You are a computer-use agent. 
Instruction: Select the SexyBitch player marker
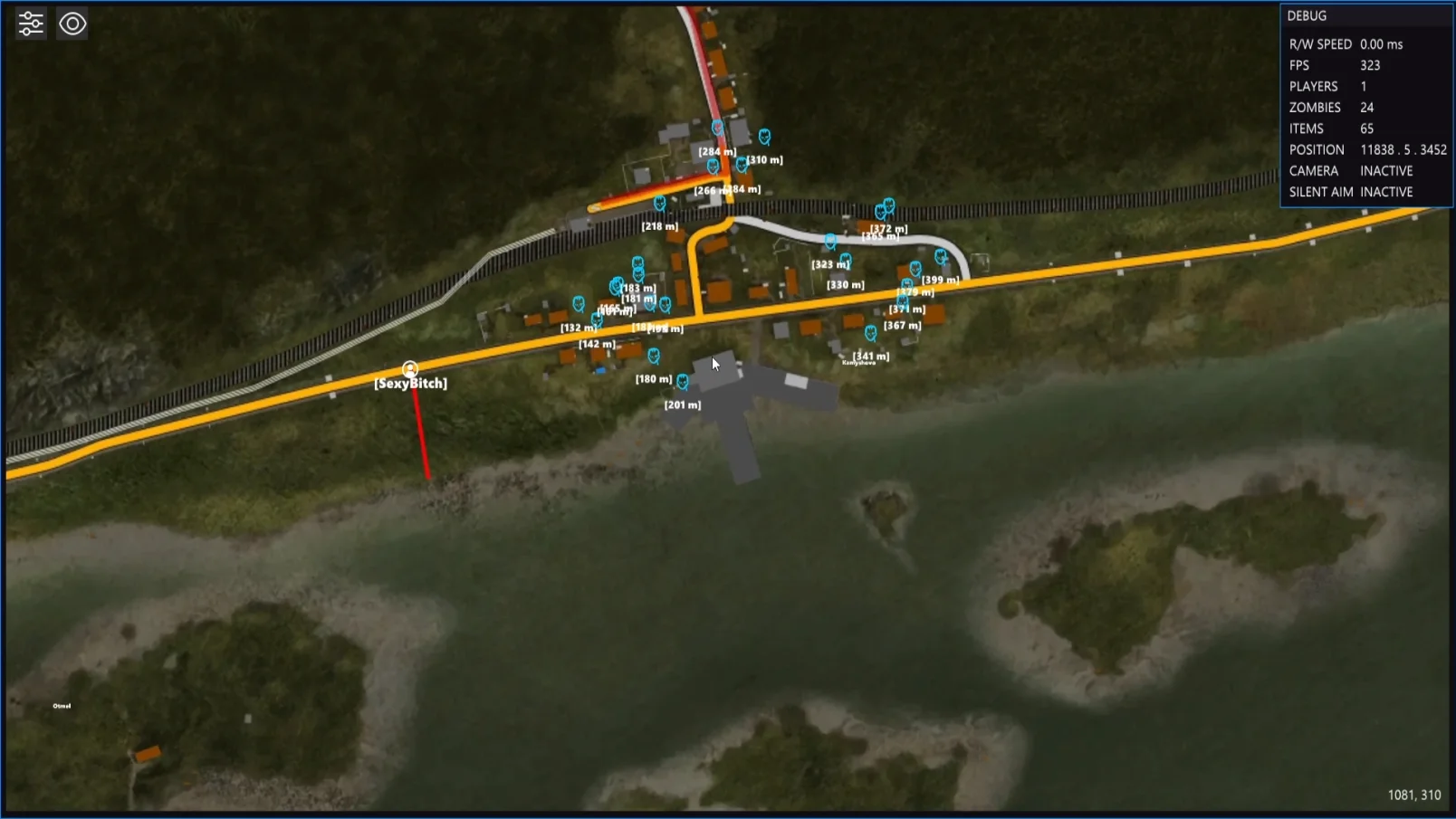(x=410, y=368)
